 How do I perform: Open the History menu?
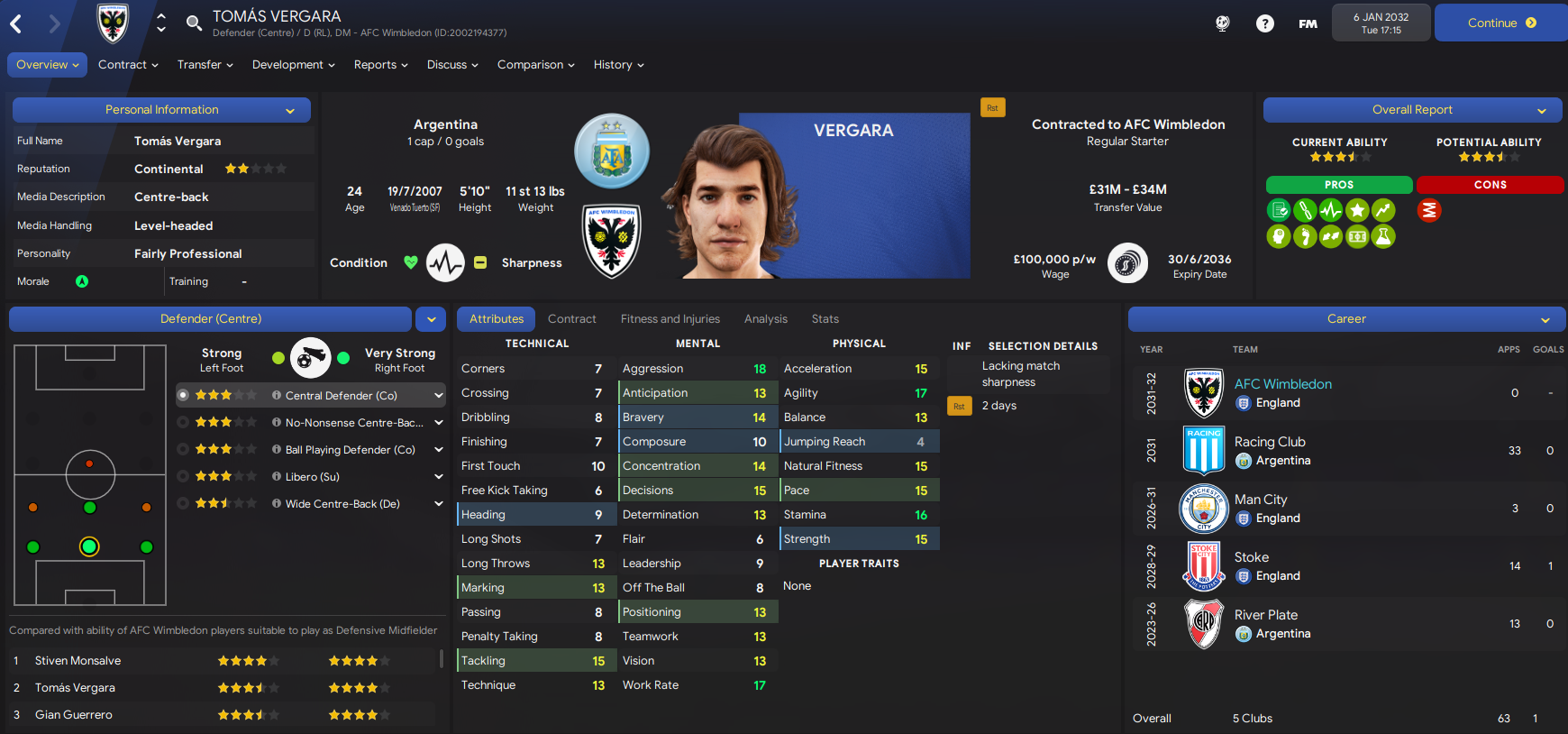[618, 65]
